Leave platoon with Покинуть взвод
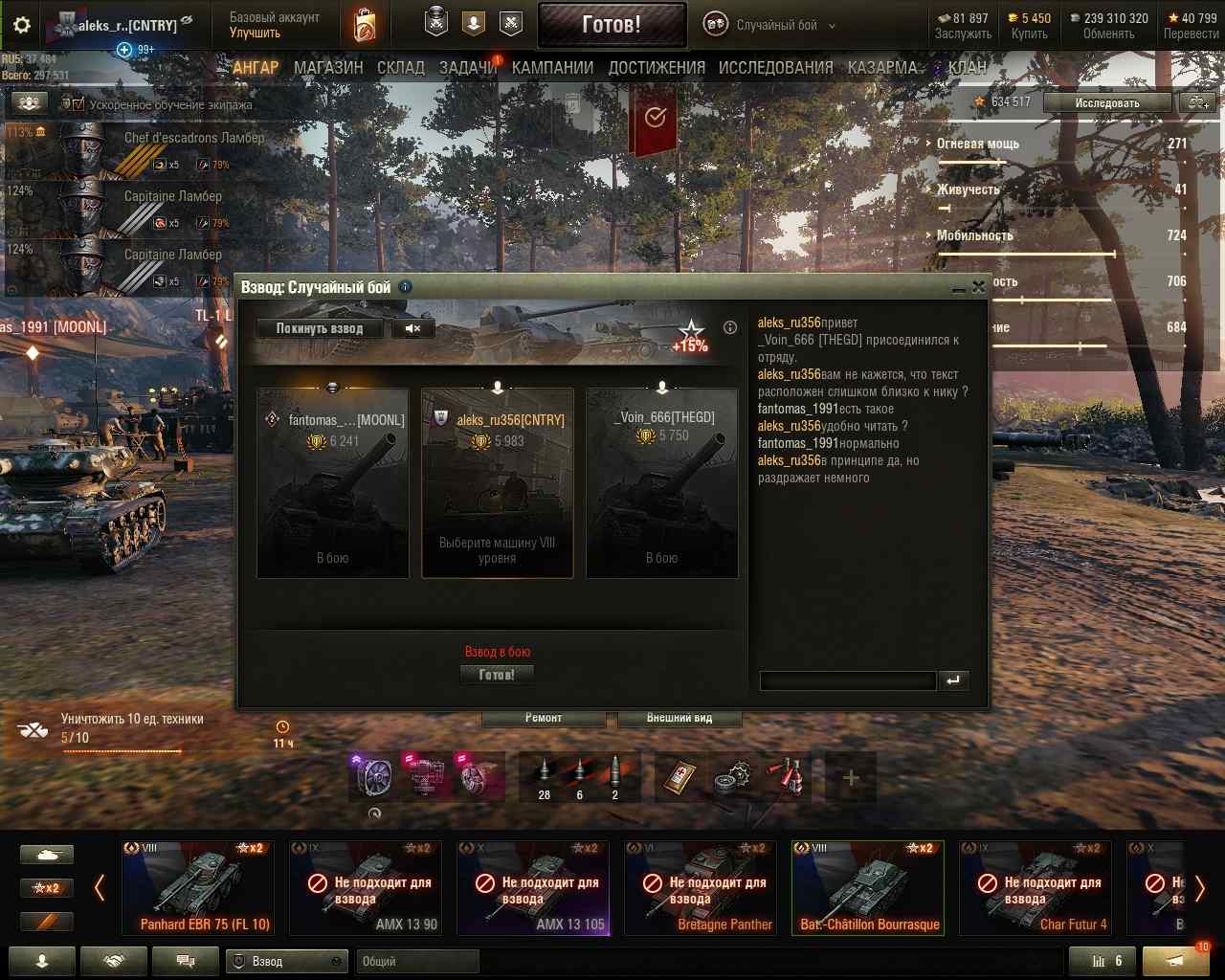Screen dimensions: 1225x980 click(320, 328)
